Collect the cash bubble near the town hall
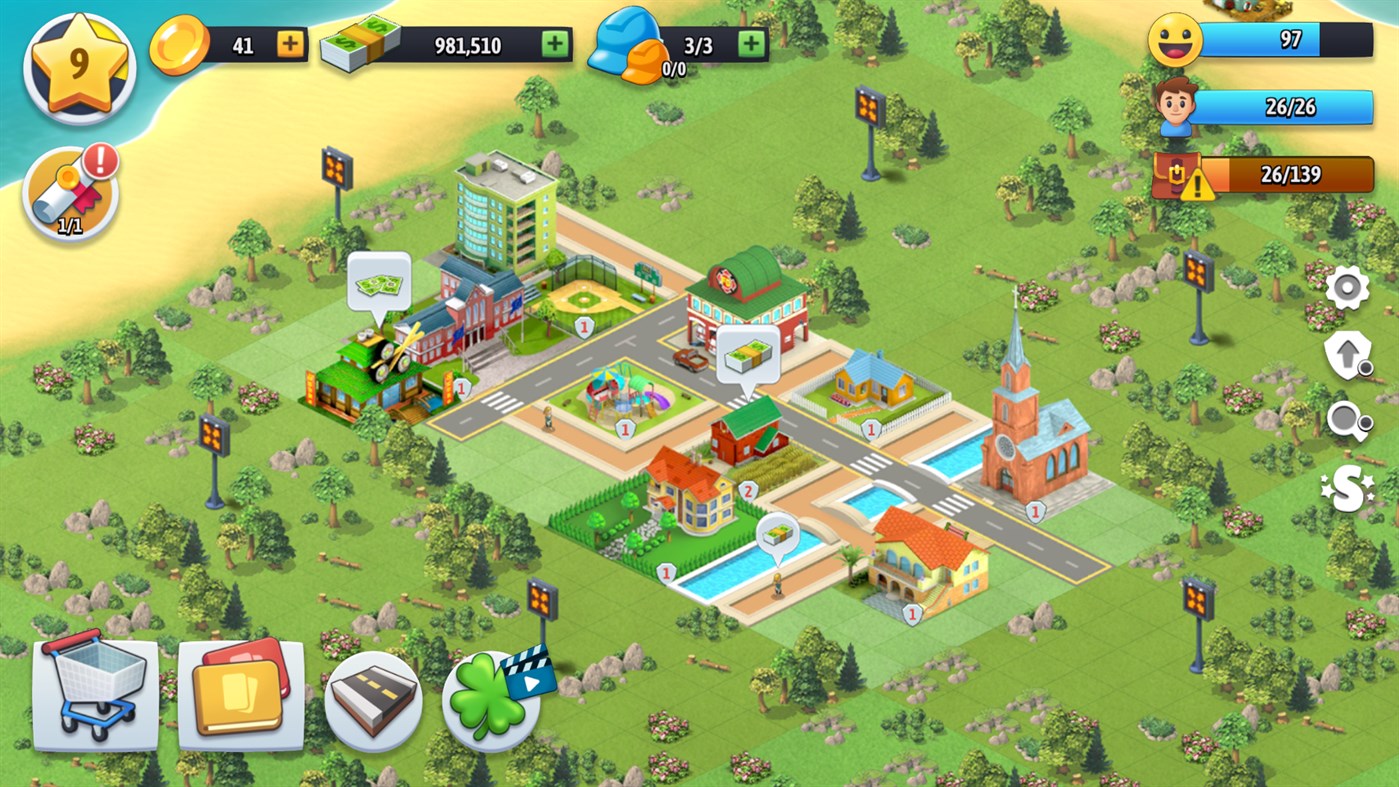Viewport: 1399px width, 787px height. tap(378, 287)
